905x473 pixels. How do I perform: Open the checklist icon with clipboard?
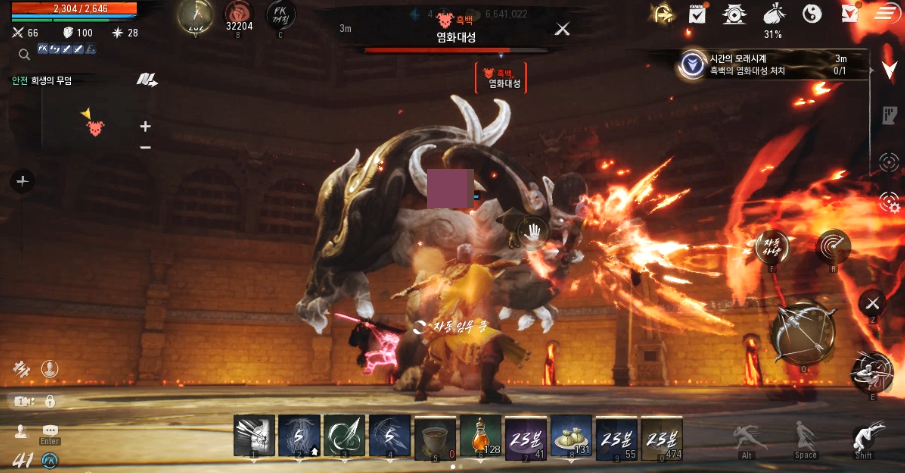click(x=698, y=14)
